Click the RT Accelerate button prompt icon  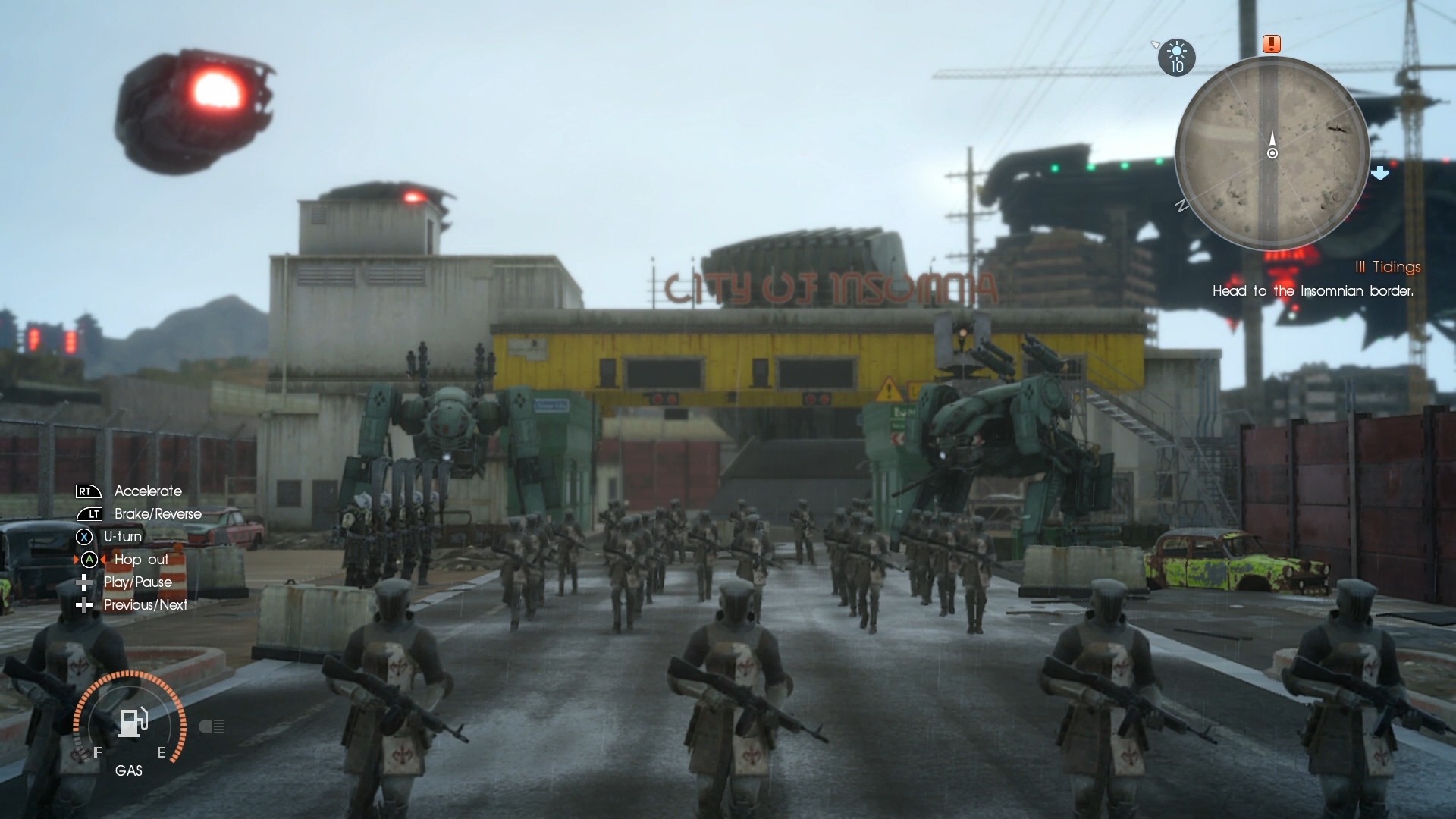86,491
